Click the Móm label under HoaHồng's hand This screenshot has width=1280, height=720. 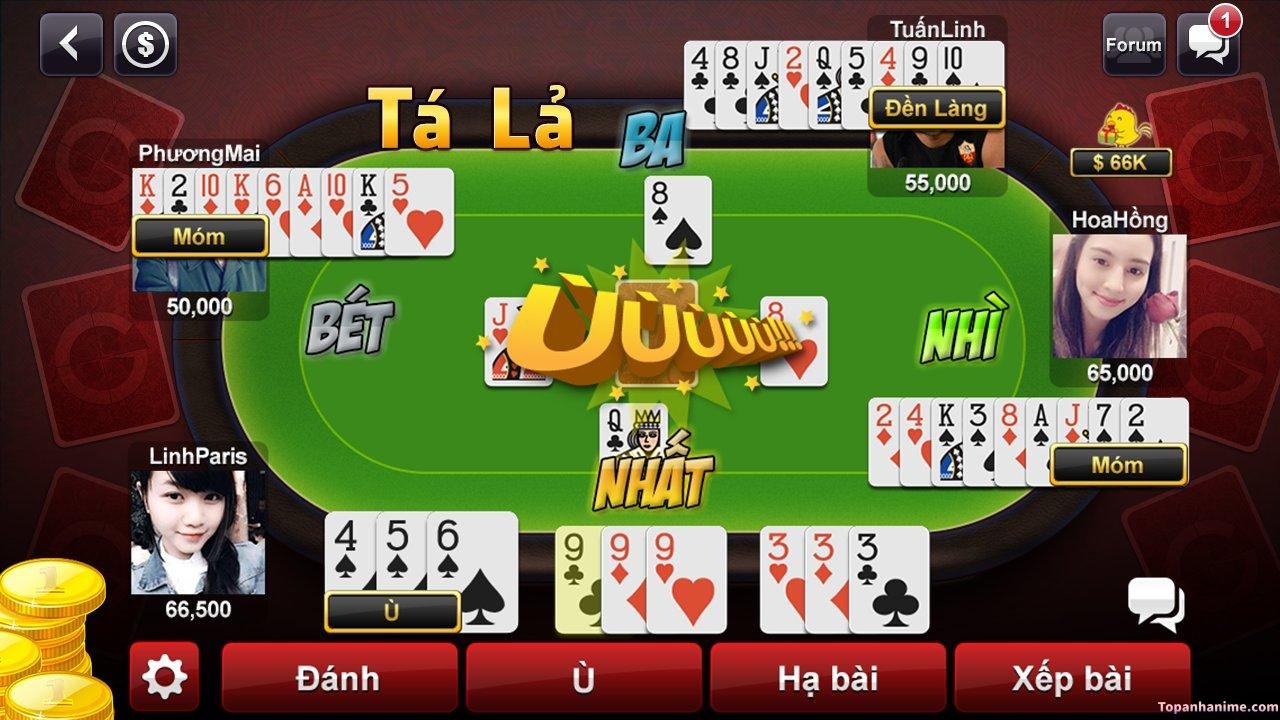point(1118,464)
